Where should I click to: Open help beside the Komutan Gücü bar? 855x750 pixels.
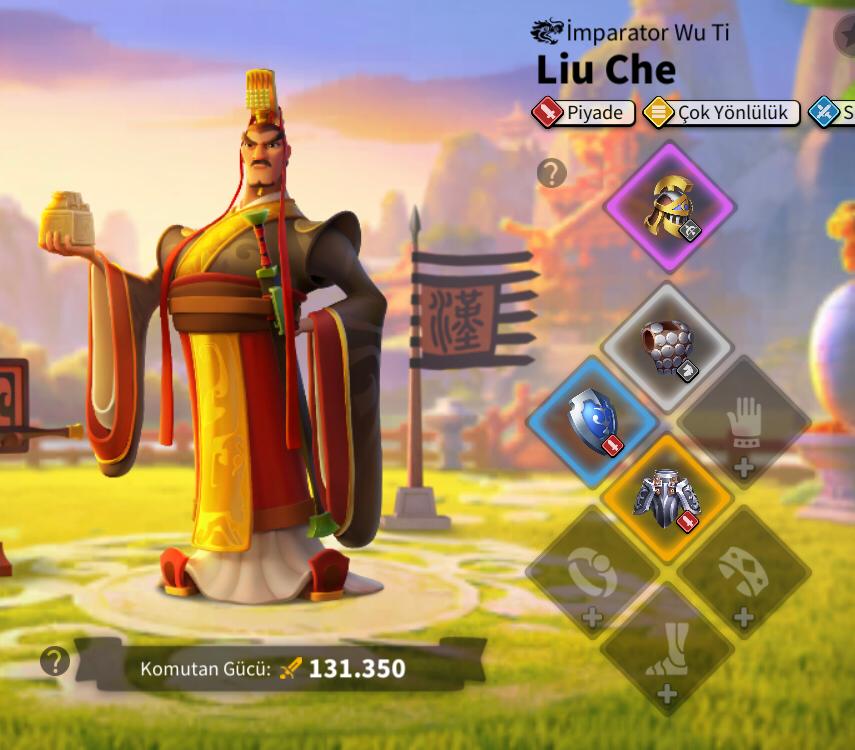coord(55,661)
